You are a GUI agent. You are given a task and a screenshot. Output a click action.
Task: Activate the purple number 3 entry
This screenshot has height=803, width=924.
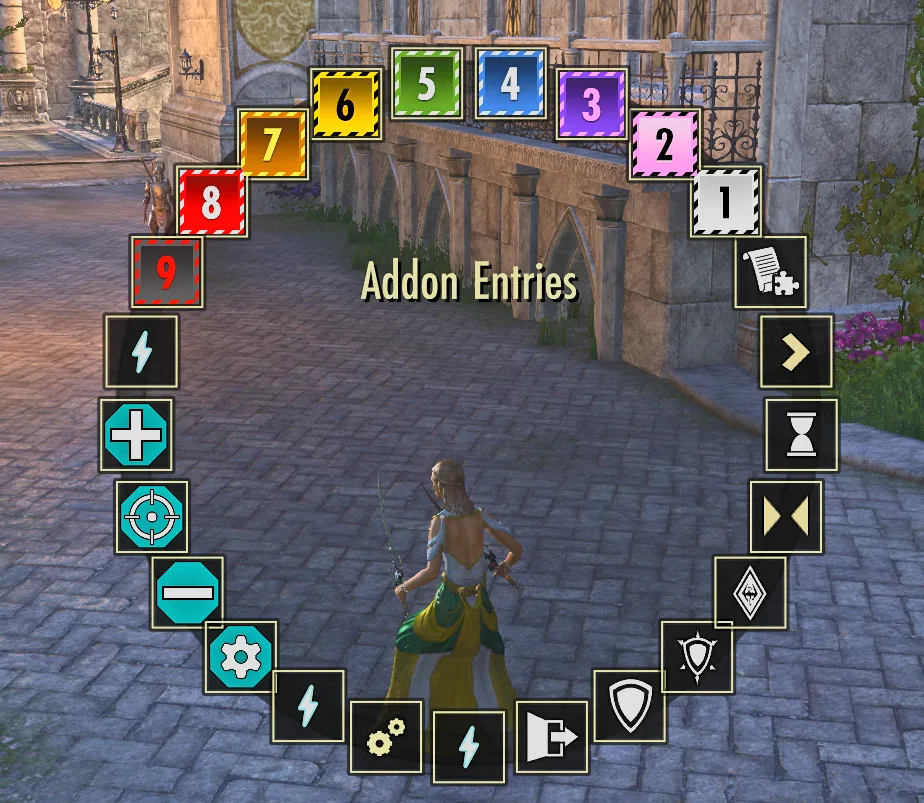click(592, 104)
